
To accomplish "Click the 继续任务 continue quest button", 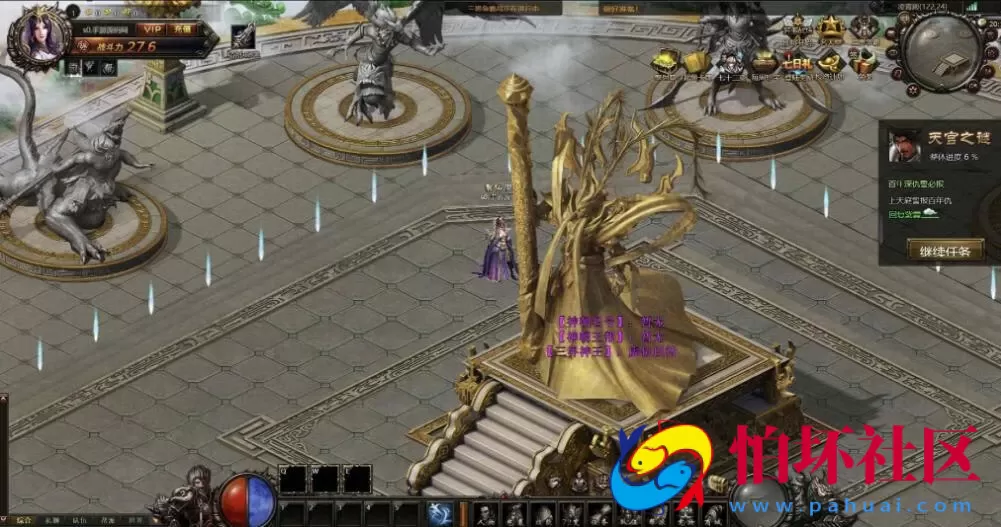I will [945, 248].
